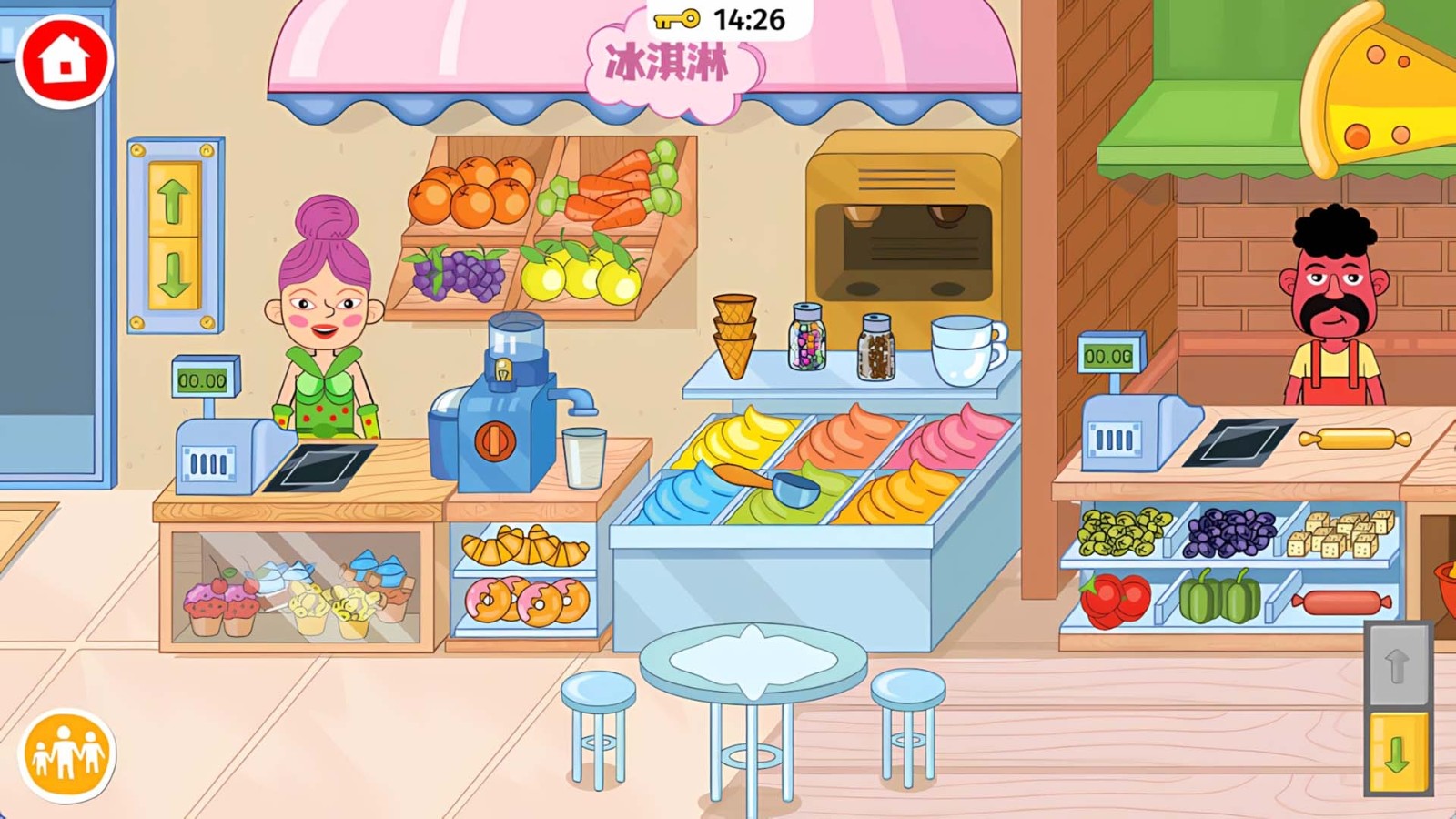This screenshot has height=819, width=1456.
Task: Tap the red home button
Action: [x=65, y=61]
